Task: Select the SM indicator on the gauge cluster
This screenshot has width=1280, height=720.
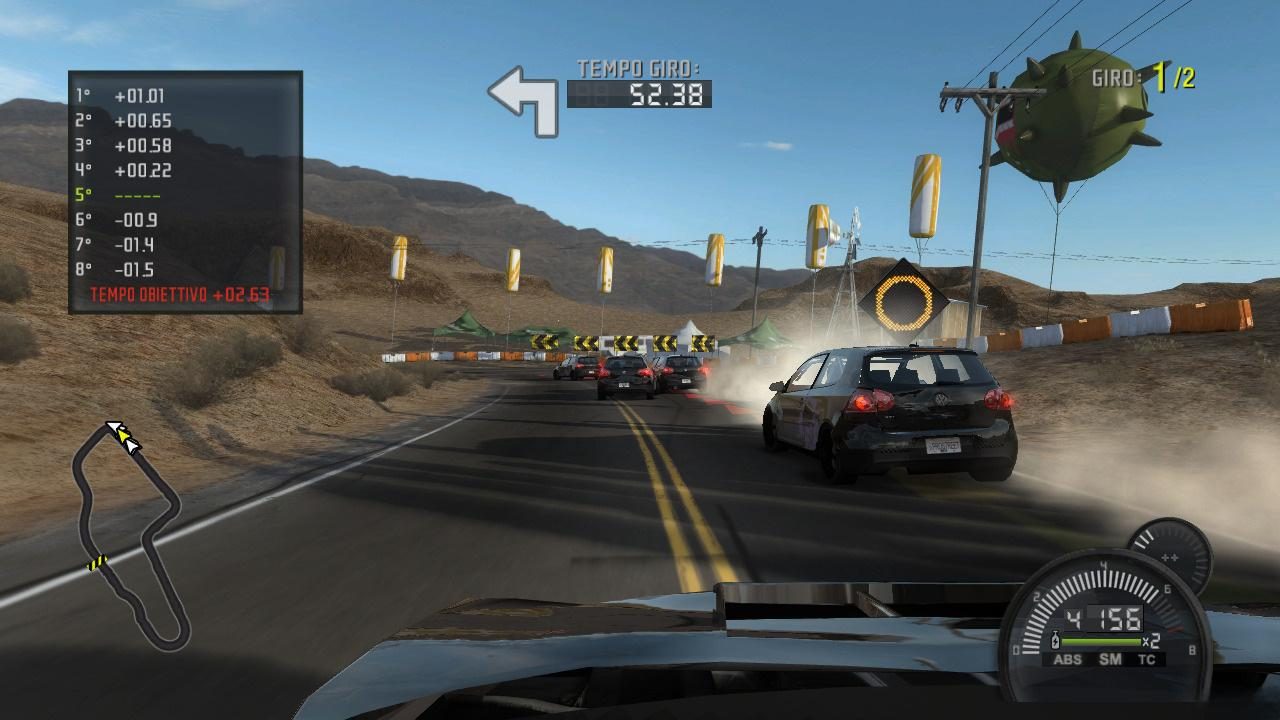Action: [1110, 659]
